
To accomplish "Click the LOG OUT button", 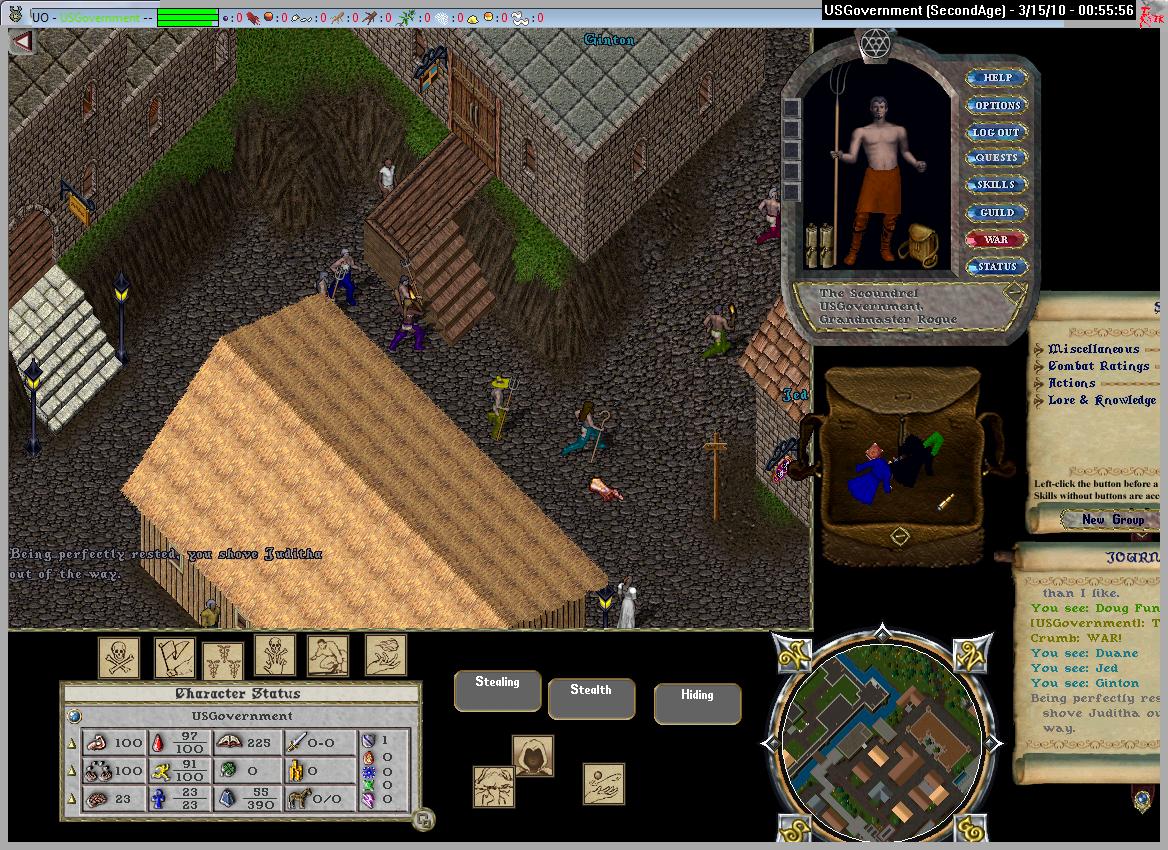I will pyautogui.click(x=996, y=132).
